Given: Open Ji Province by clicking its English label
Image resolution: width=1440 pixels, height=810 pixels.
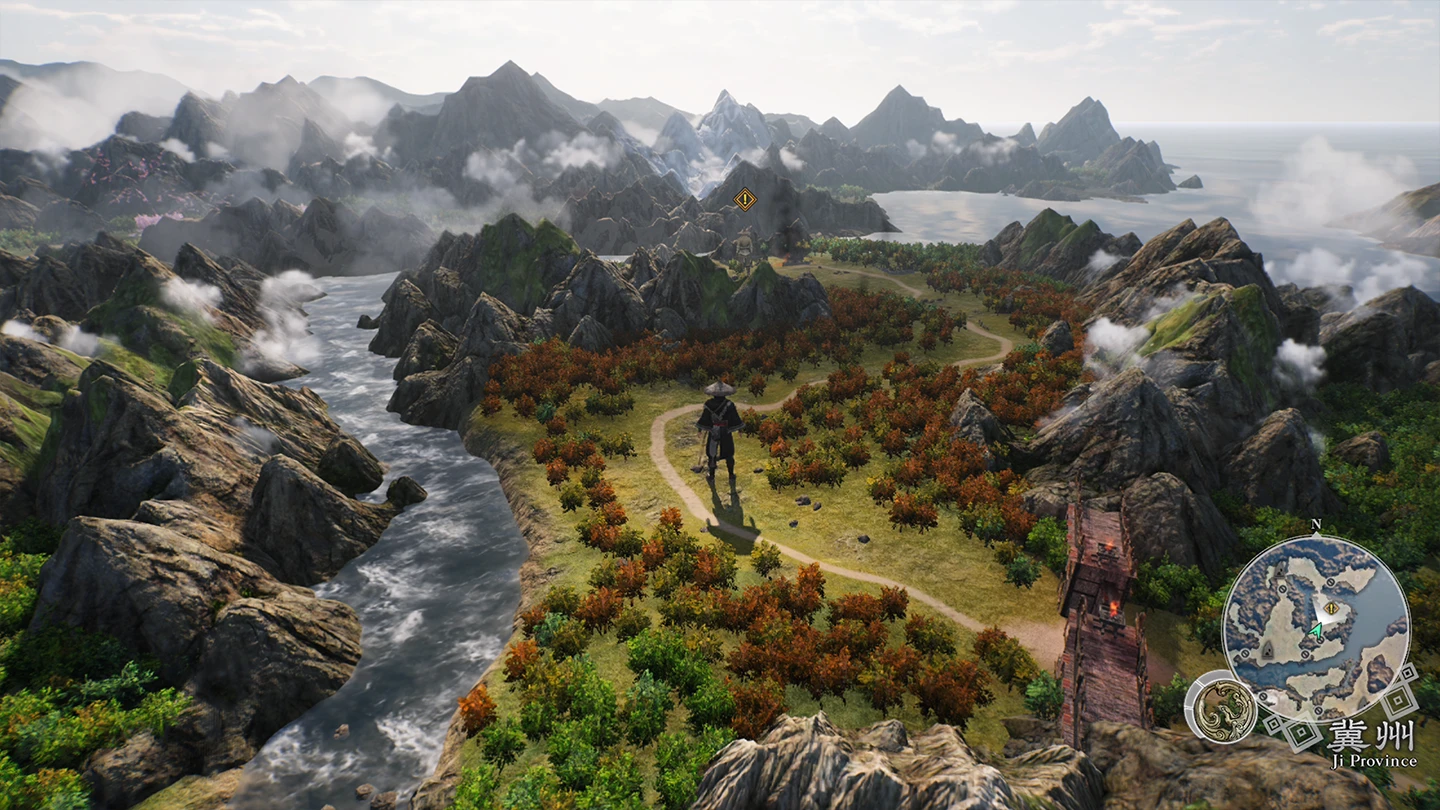Looking at the screenshot, I should pyautogui.click(x=1373, y=761).
